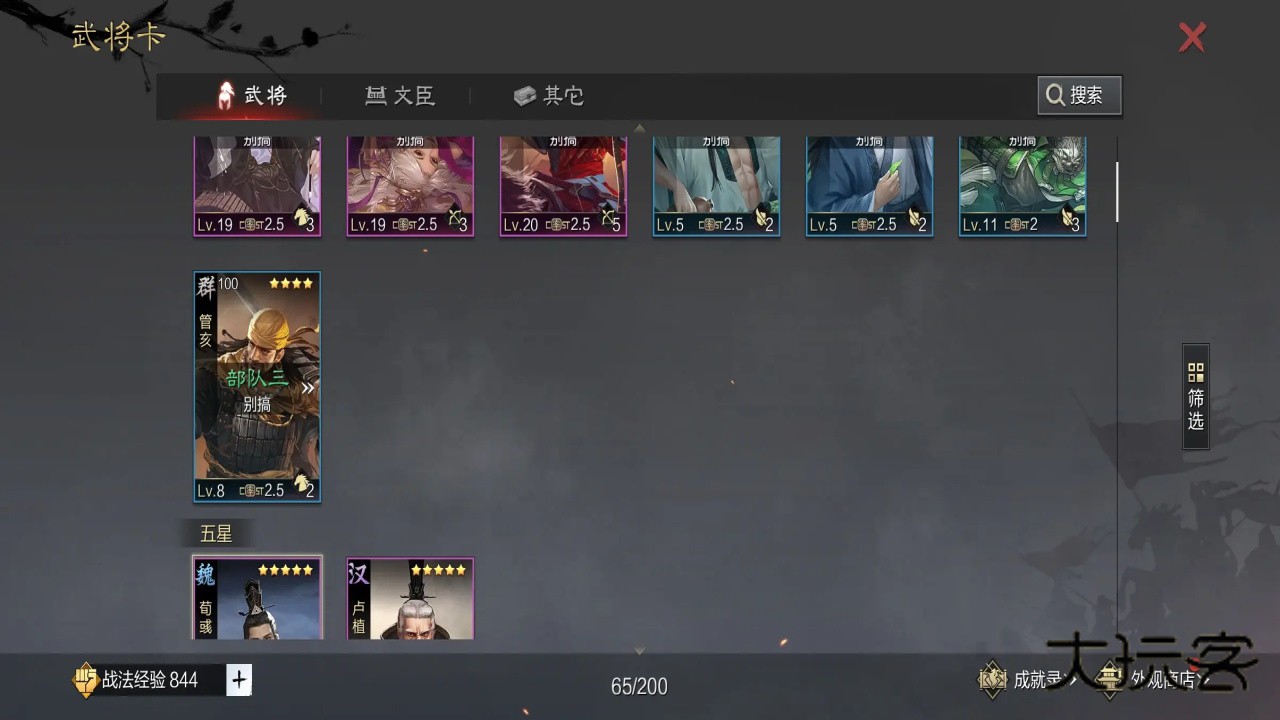Image resolution: width=1280 pixels, height=720 pixels.
Task: Open the 筛选 filter panel icon
Action: [x=1195, y=372]
